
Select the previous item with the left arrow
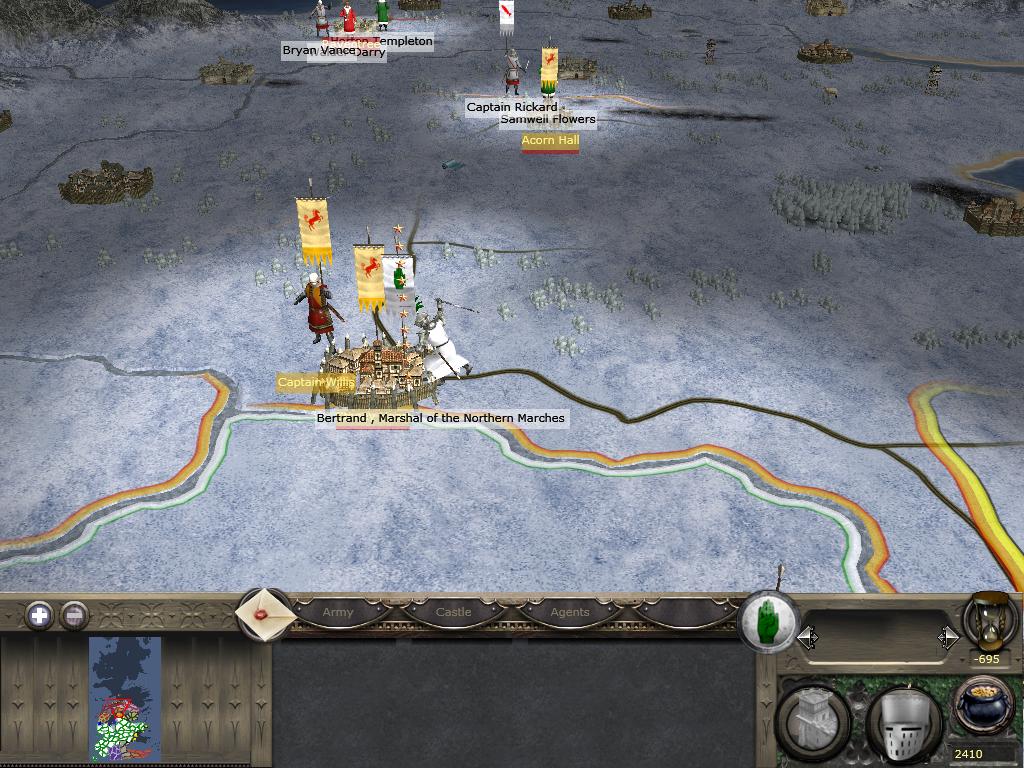pyautogui.click(x=807, y=637)
